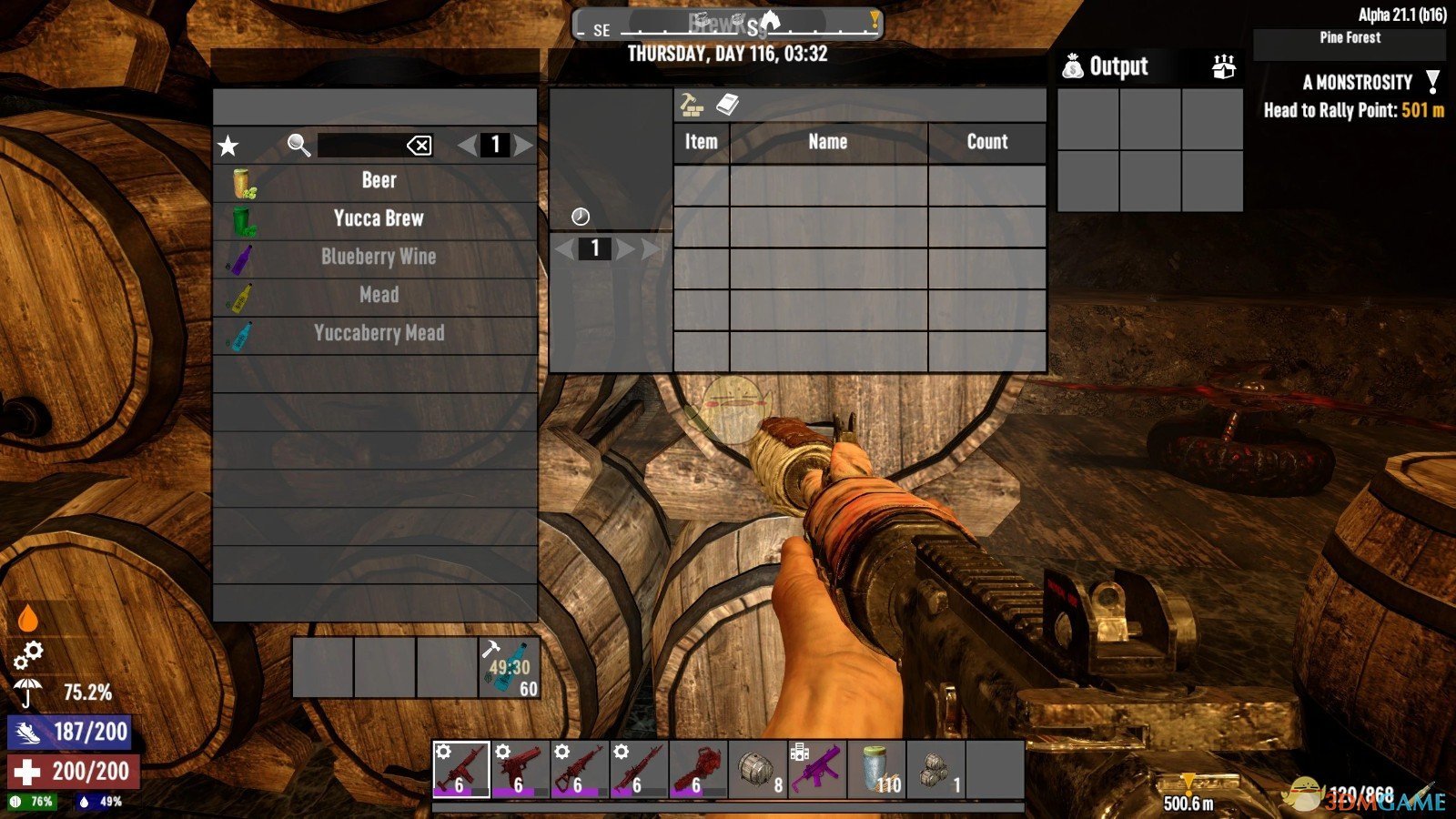The image size is (1456, 819).
Task: Click the recipe search field
Action: point(359,146)
